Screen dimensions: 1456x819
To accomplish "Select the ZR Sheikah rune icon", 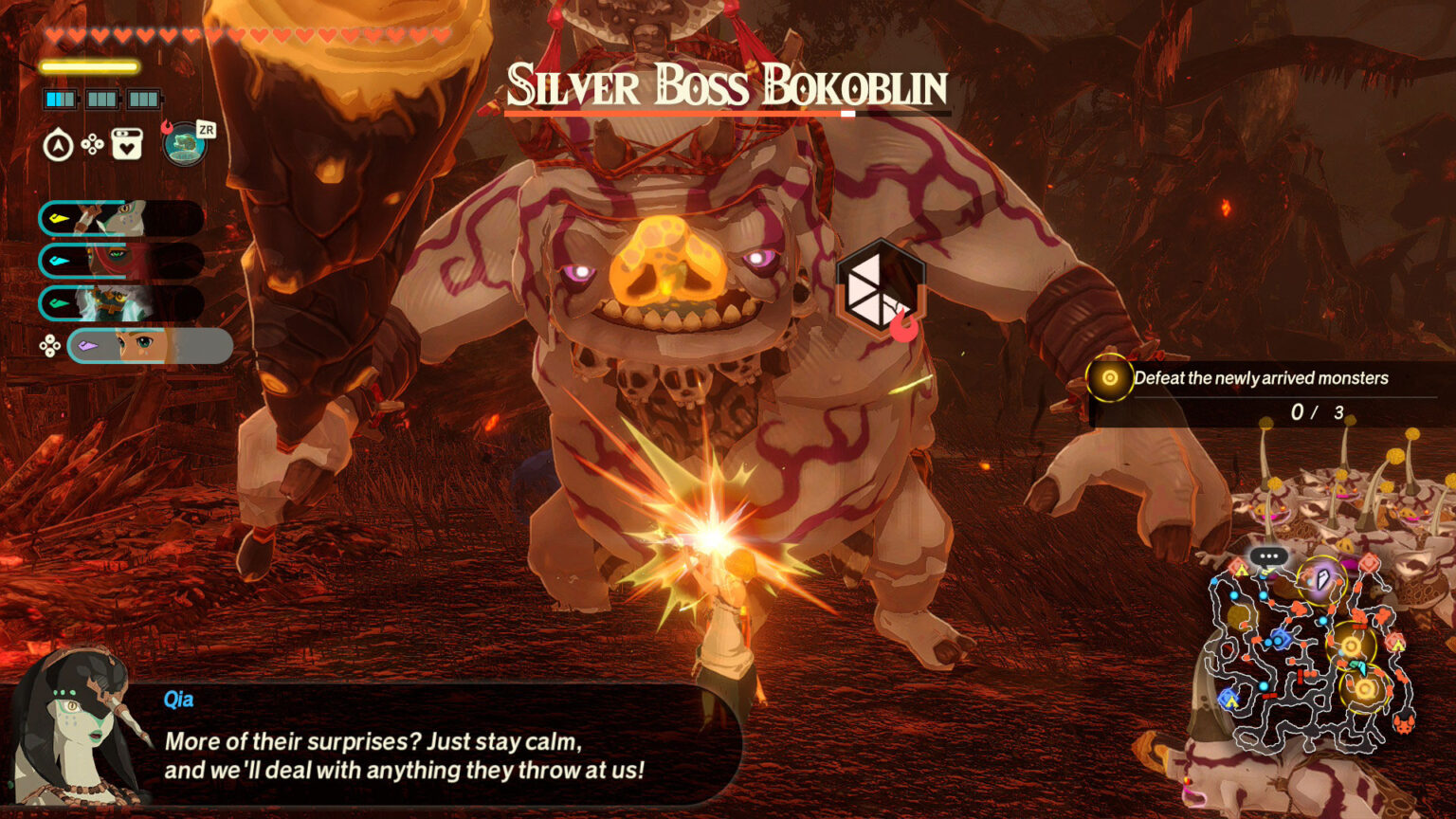I will tap(184, 144).
